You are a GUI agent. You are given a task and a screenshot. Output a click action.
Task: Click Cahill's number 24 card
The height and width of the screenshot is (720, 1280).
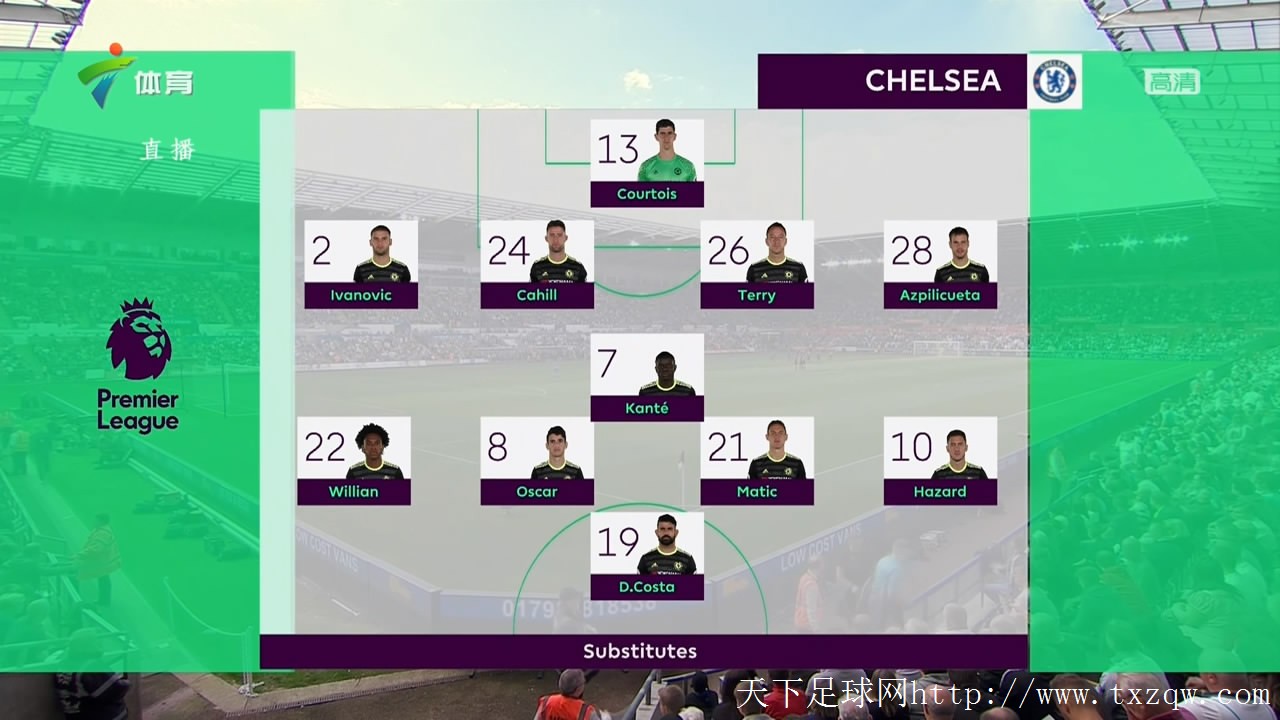point(537,264)
